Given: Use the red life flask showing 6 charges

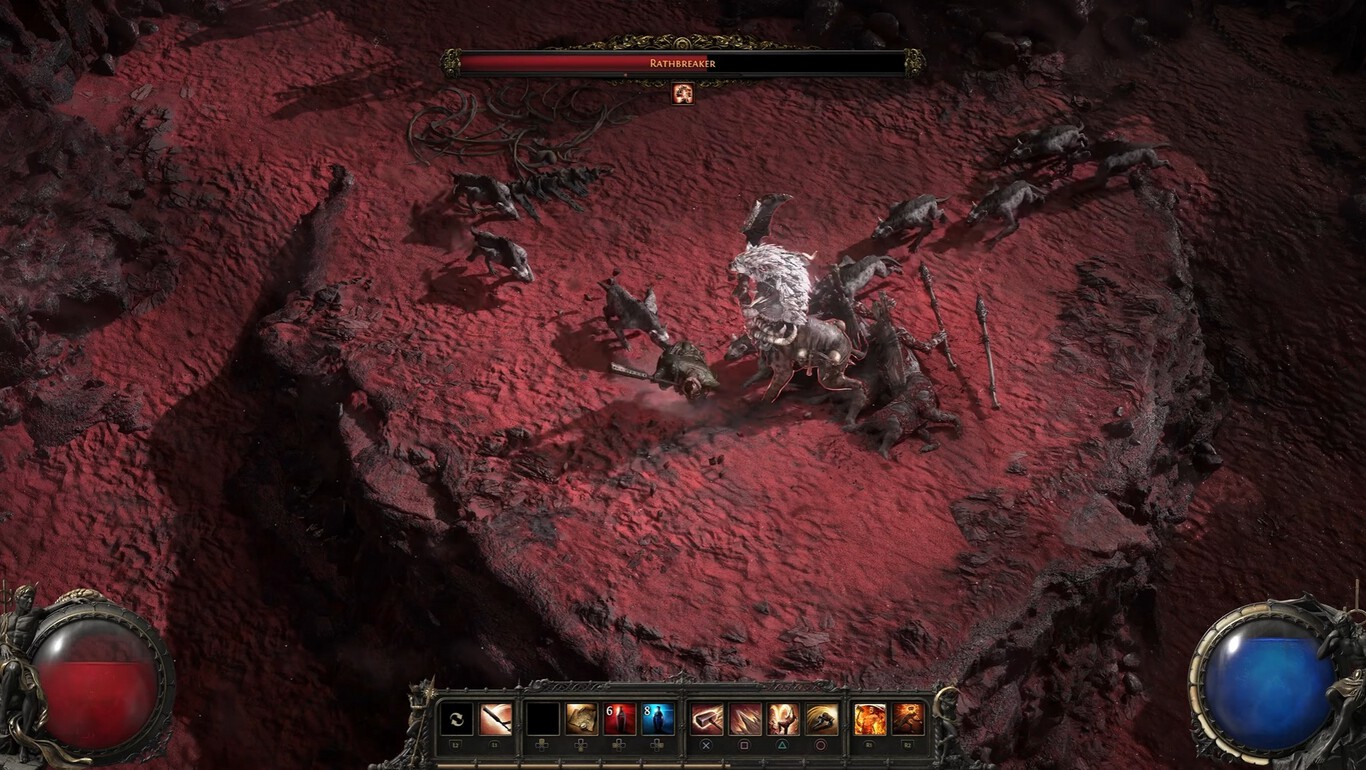Looking at the screenshot, I should coord(620,718).
